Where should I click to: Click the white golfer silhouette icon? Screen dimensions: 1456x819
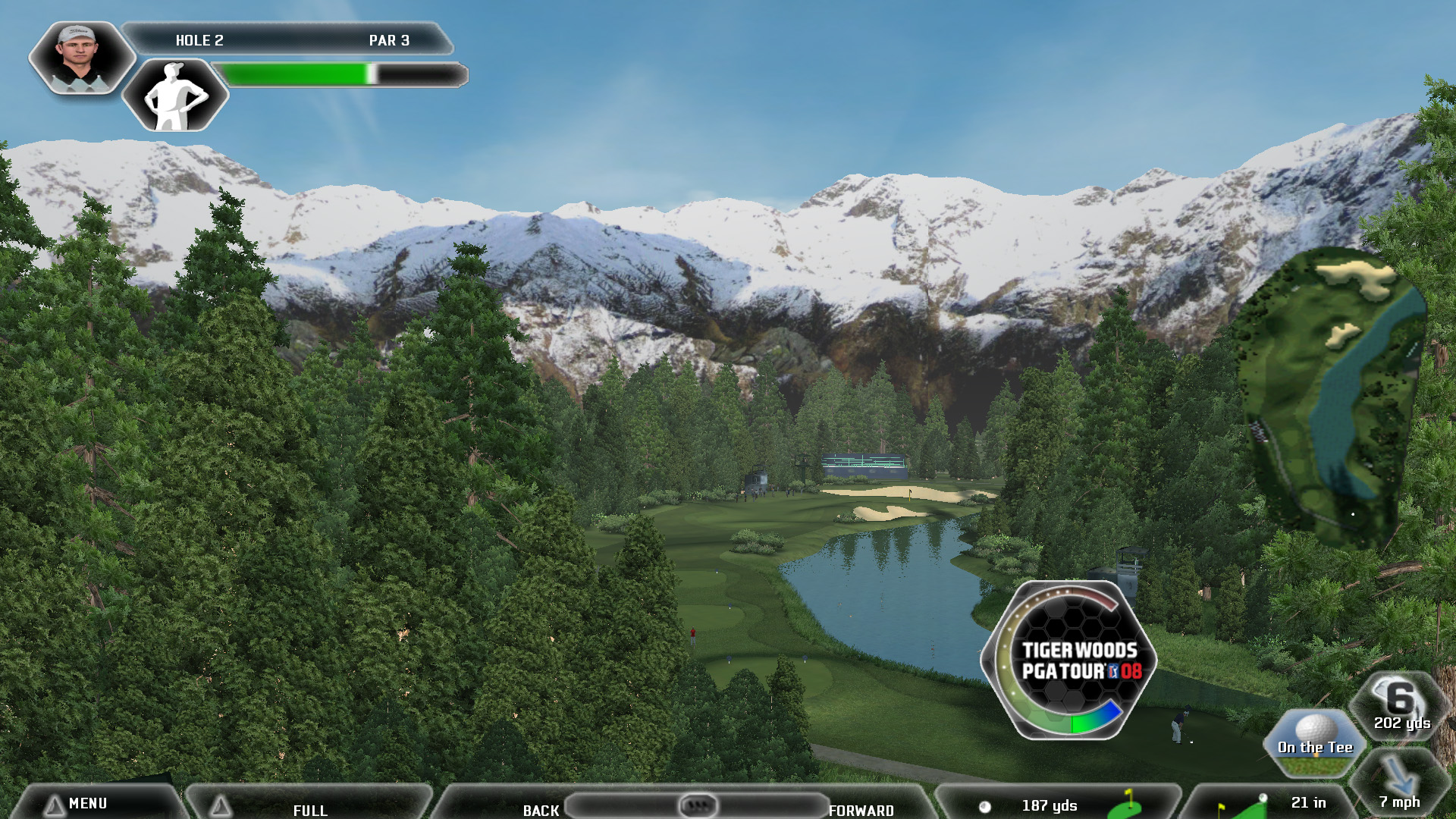click(x=175, y=96)
